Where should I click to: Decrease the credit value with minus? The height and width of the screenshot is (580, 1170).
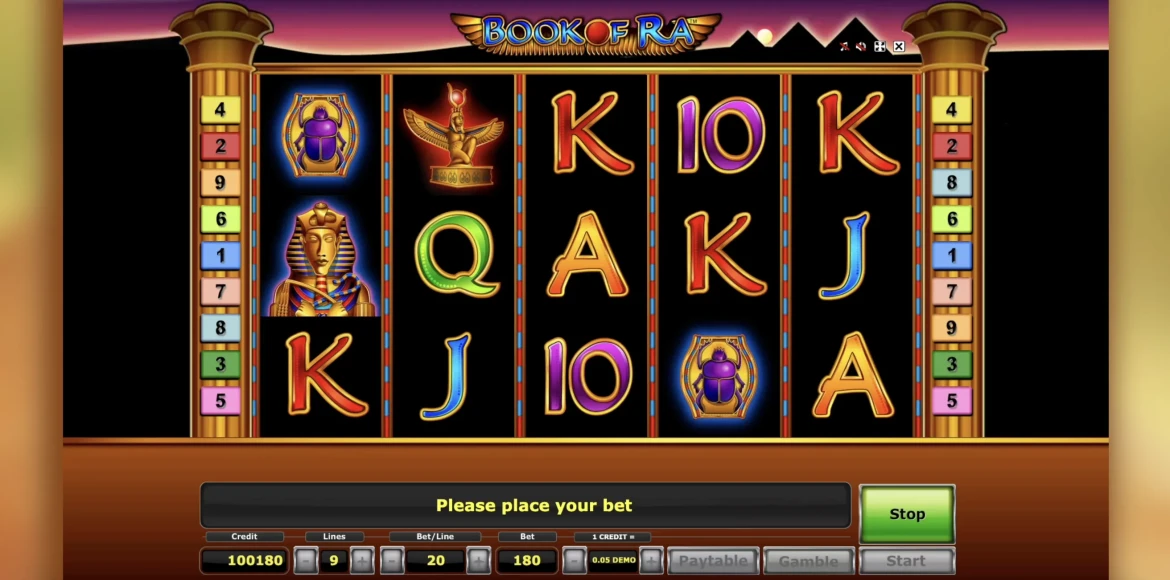click(x=574, y=561)
